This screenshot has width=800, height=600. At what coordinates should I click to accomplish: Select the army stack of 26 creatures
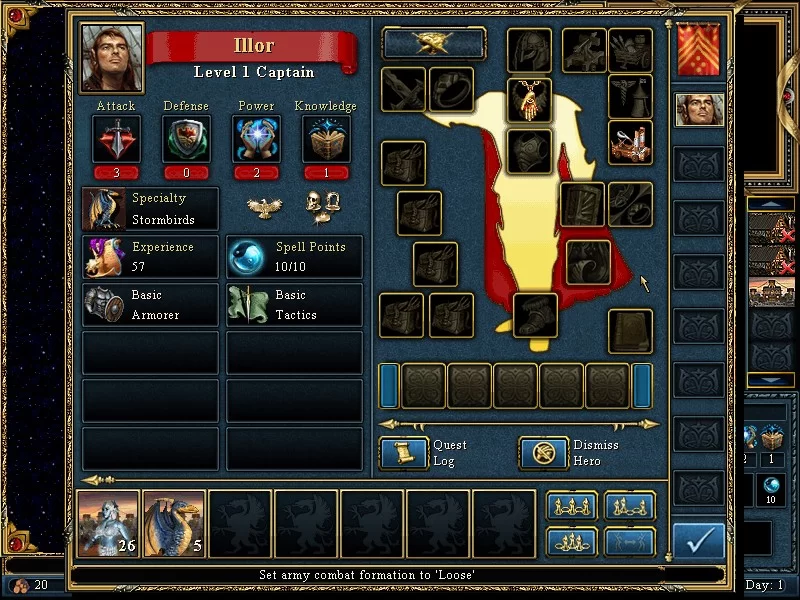[x=108, y=523]
